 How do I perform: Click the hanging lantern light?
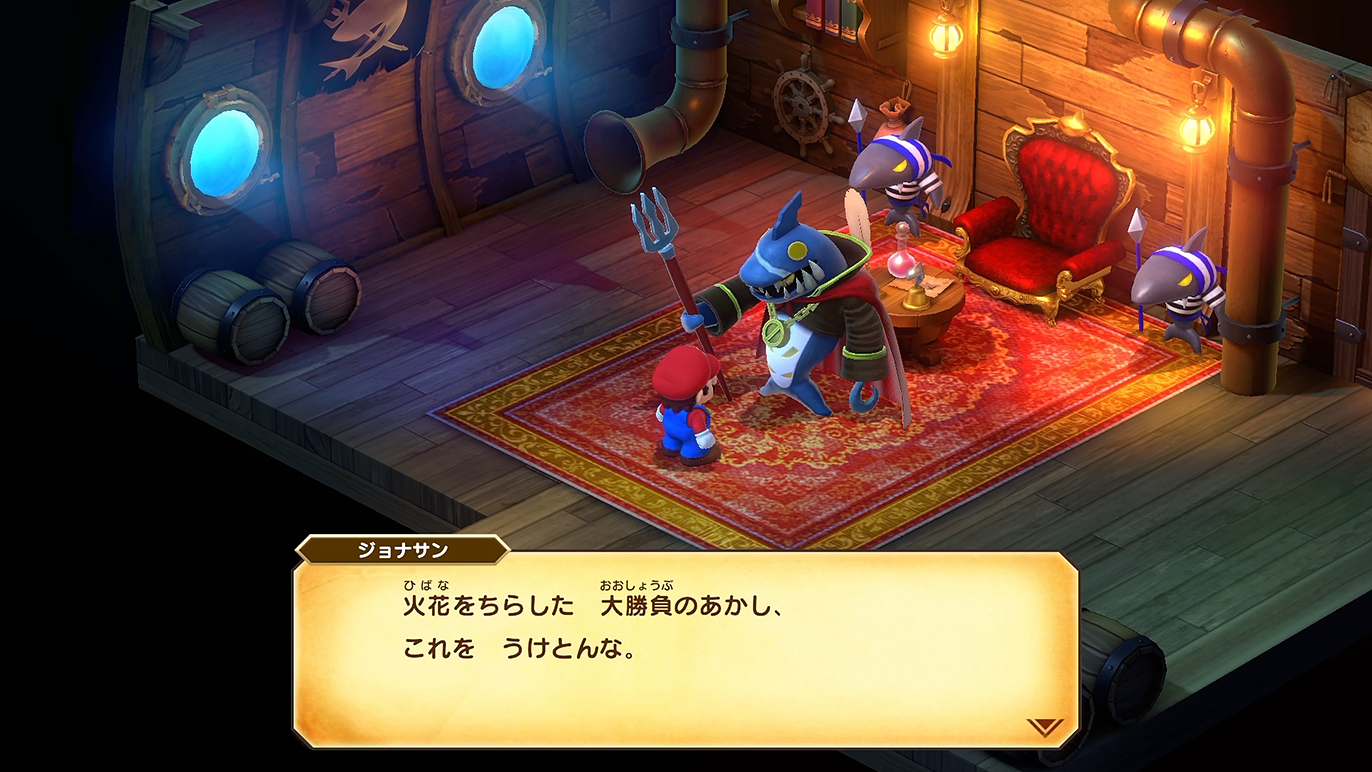tap(1197, 128)
